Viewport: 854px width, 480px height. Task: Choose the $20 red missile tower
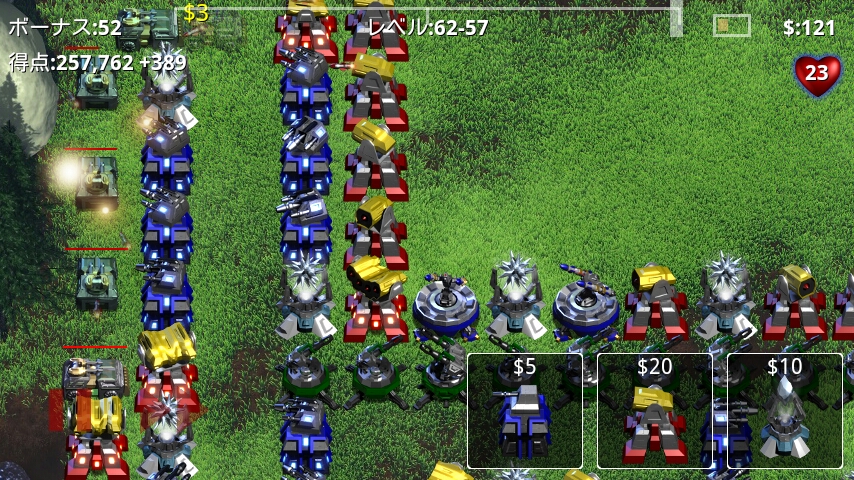click(655, 411)
